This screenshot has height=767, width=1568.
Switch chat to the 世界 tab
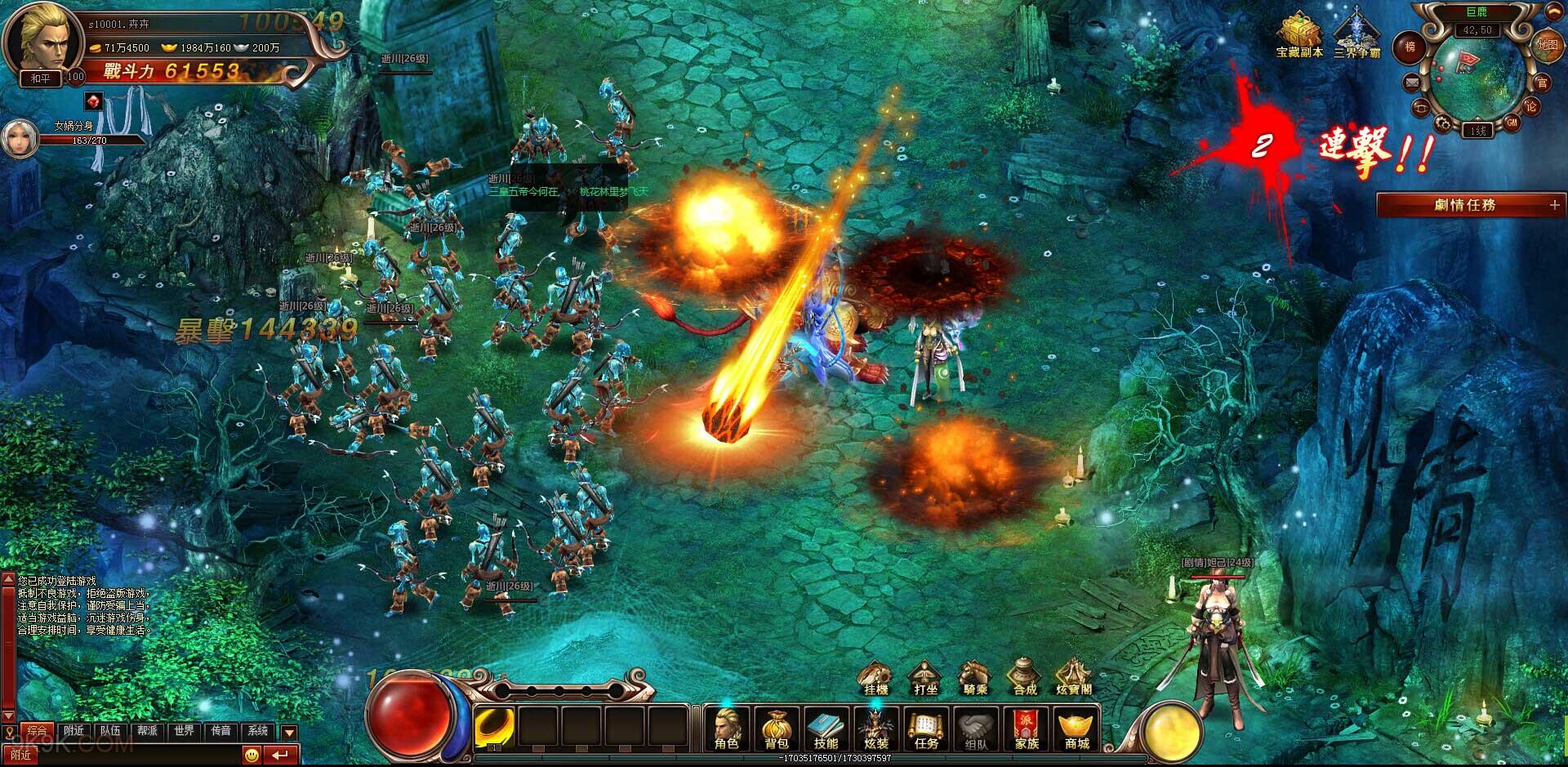(x=184, y=730)
